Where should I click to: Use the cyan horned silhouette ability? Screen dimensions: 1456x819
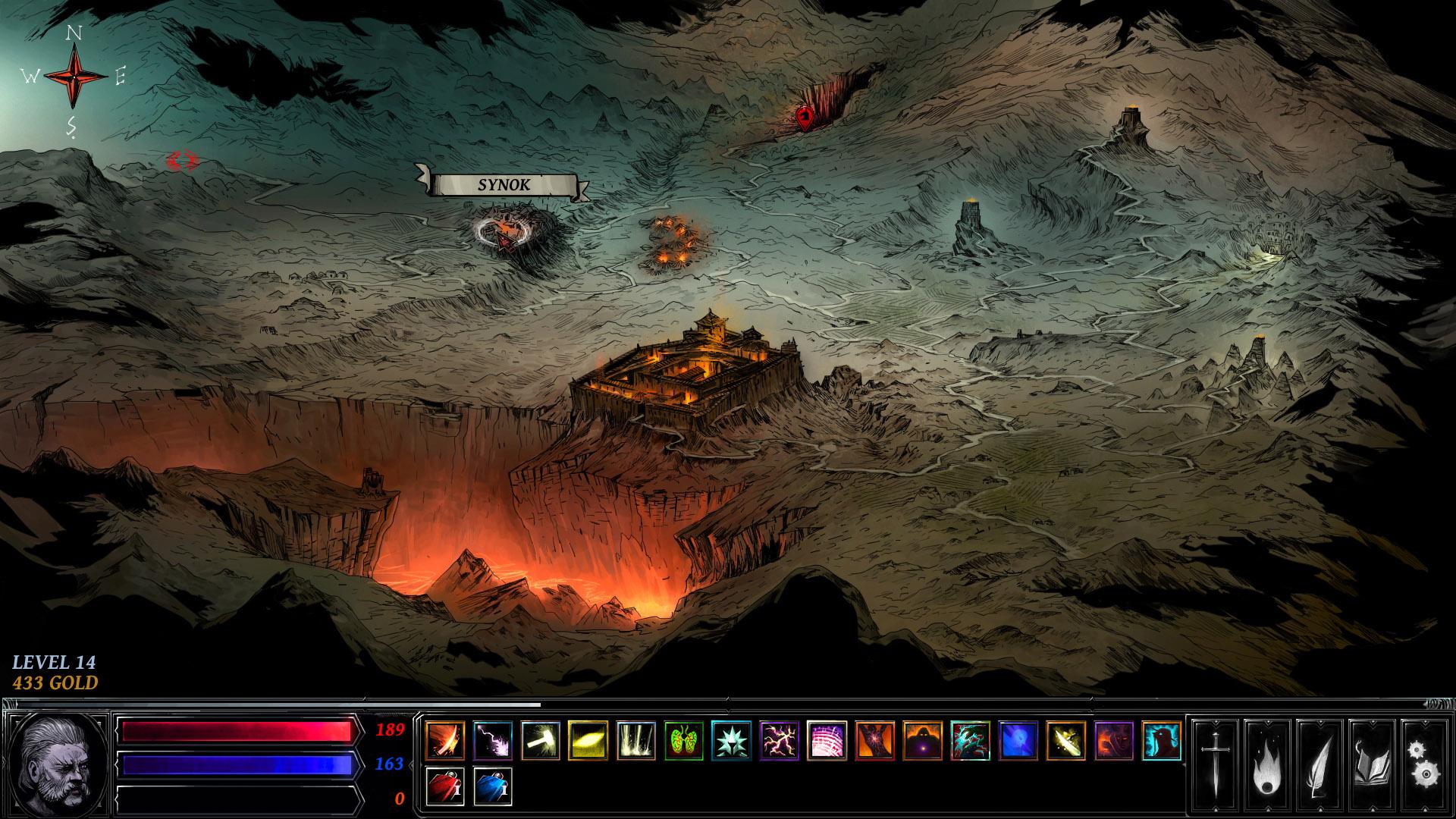click(1162, 740)
